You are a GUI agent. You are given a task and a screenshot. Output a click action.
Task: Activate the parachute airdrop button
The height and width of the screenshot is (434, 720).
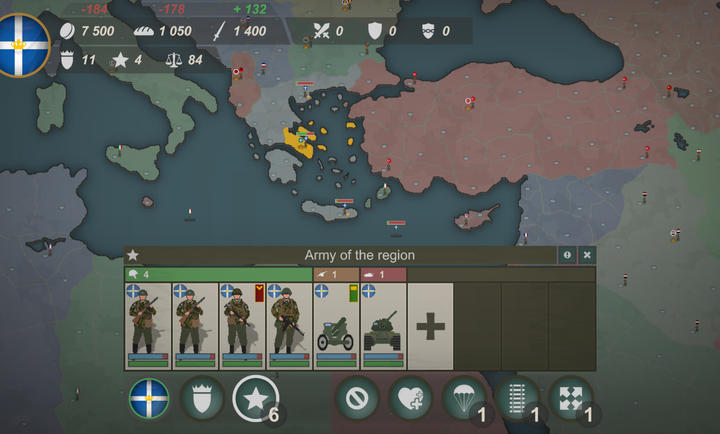click(464, 398)
